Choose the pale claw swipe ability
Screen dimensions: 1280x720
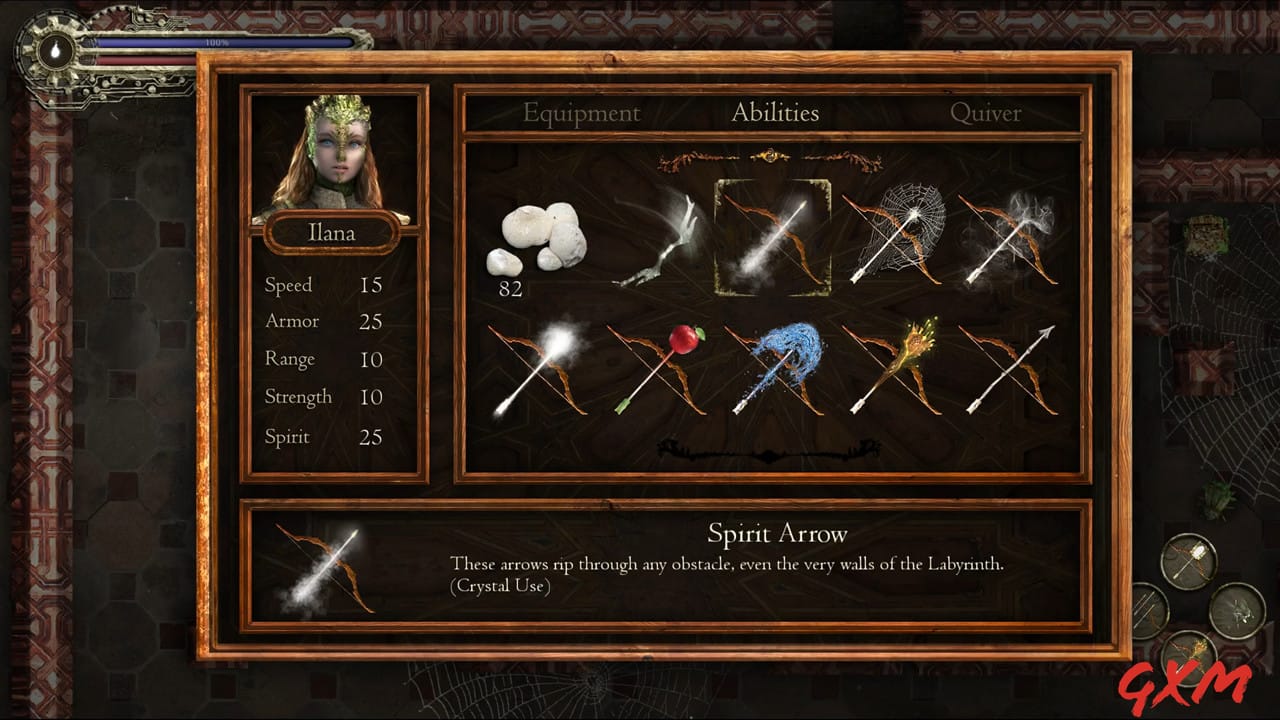point(656,240)
